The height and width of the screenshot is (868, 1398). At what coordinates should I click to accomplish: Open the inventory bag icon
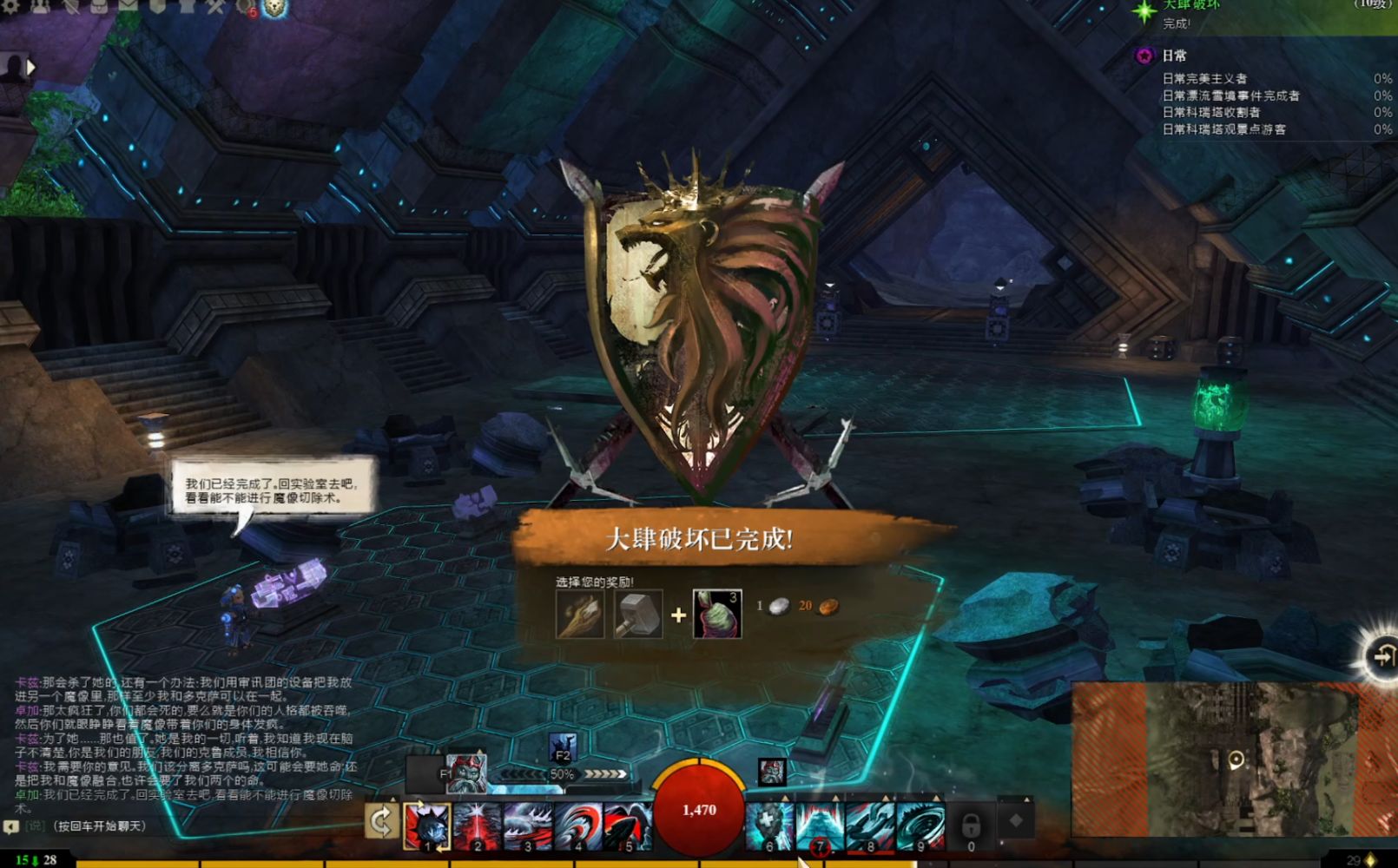pyautogui.click(x=98, y=9)
